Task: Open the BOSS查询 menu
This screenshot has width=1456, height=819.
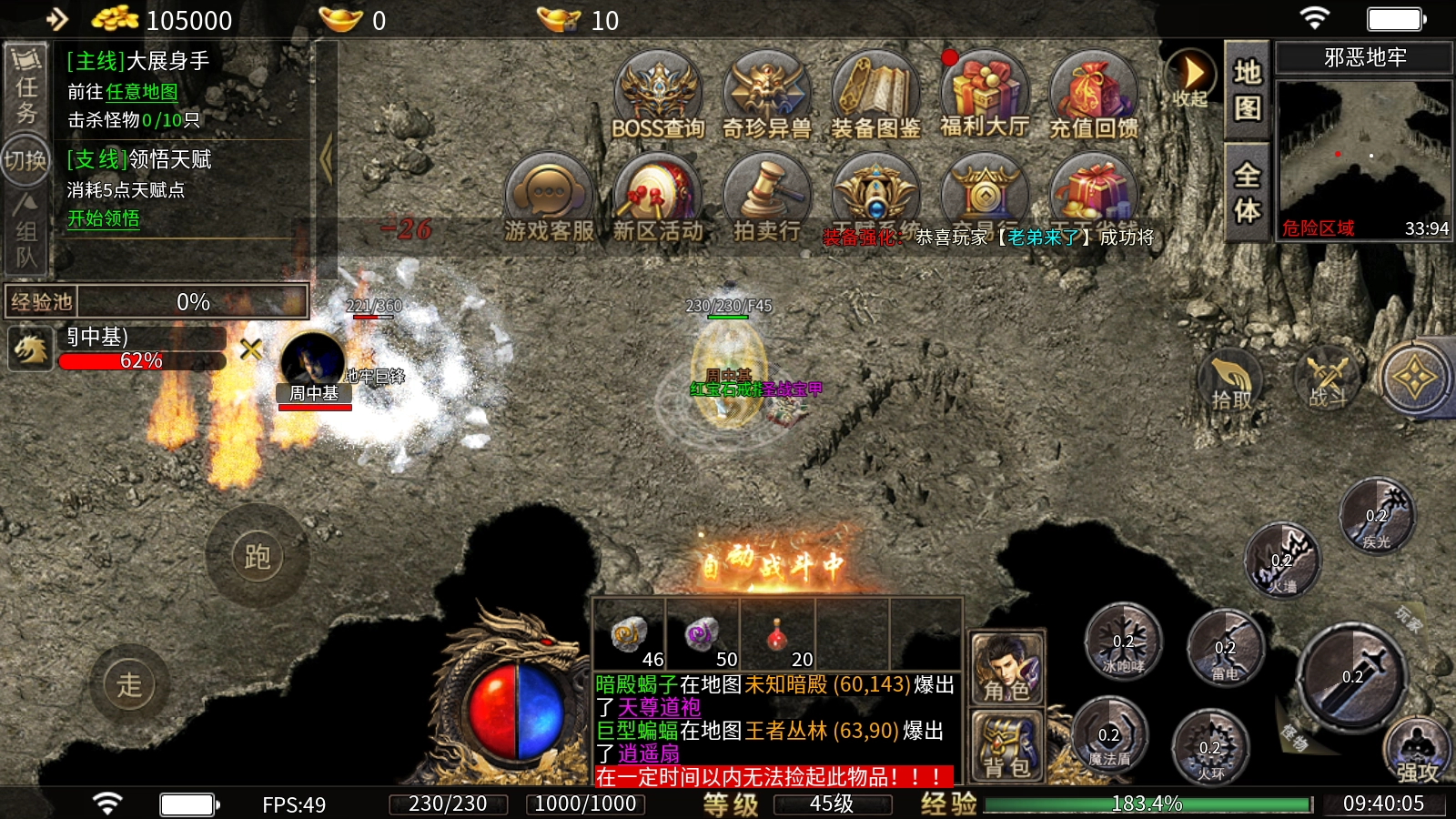Action: click(657, 96)
